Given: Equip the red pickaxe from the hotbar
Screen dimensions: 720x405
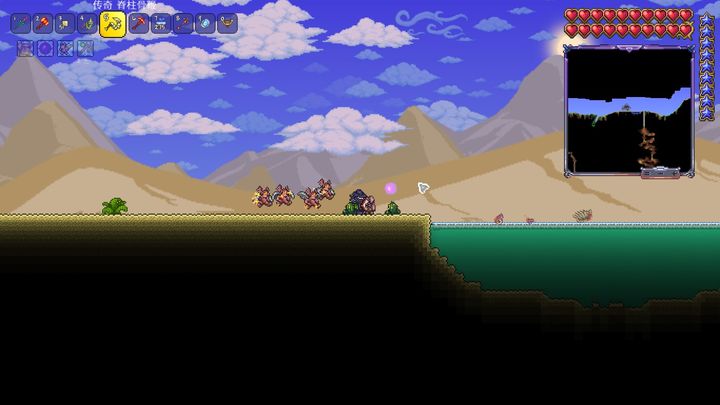Looking at the screenshot, I should [138, 24].
